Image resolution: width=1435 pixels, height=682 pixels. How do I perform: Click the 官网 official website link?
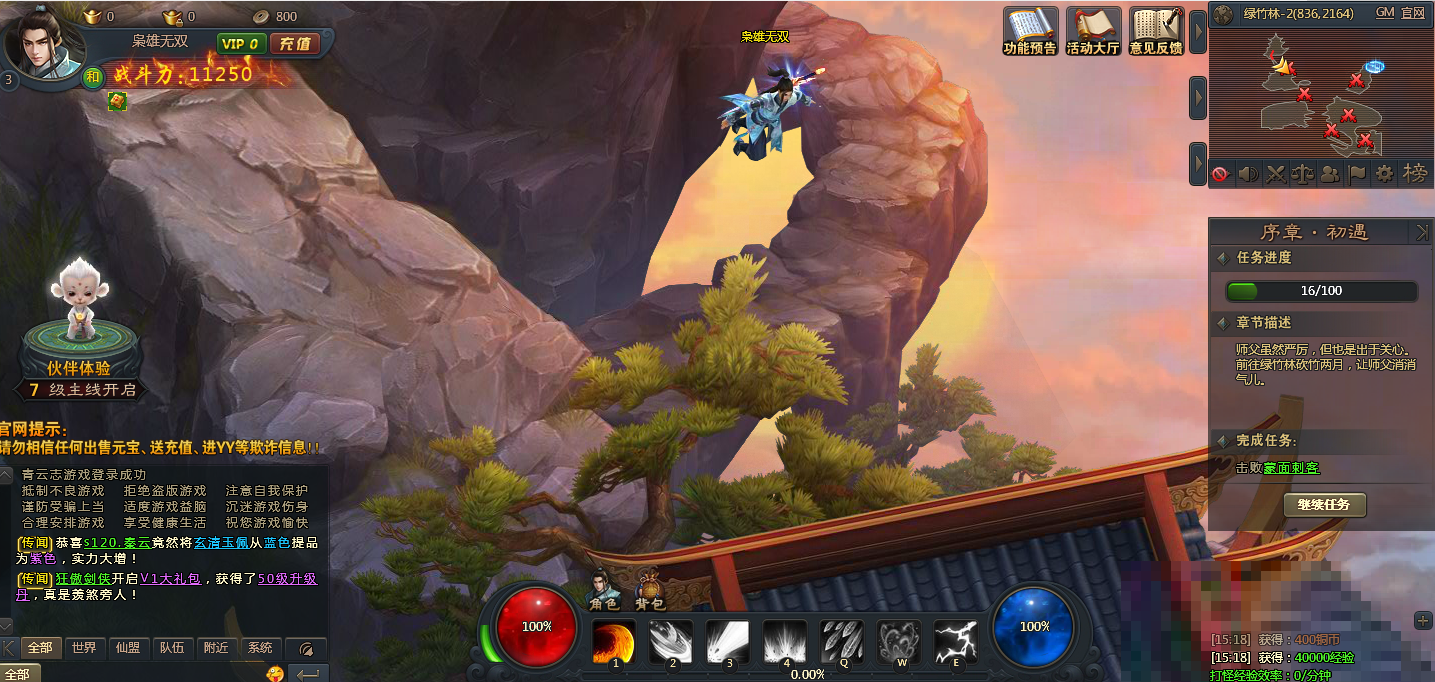coord(1413,13)
